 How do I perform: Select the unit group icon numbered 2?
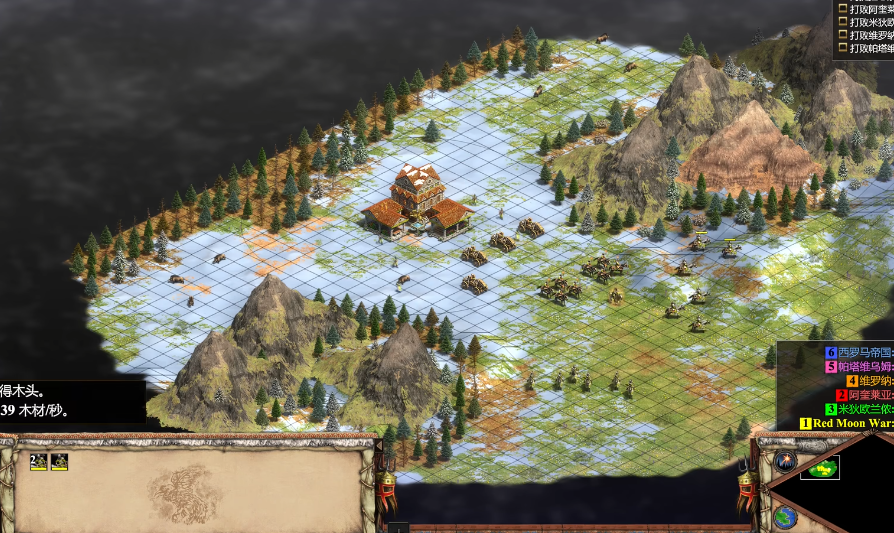pos(39,461)
